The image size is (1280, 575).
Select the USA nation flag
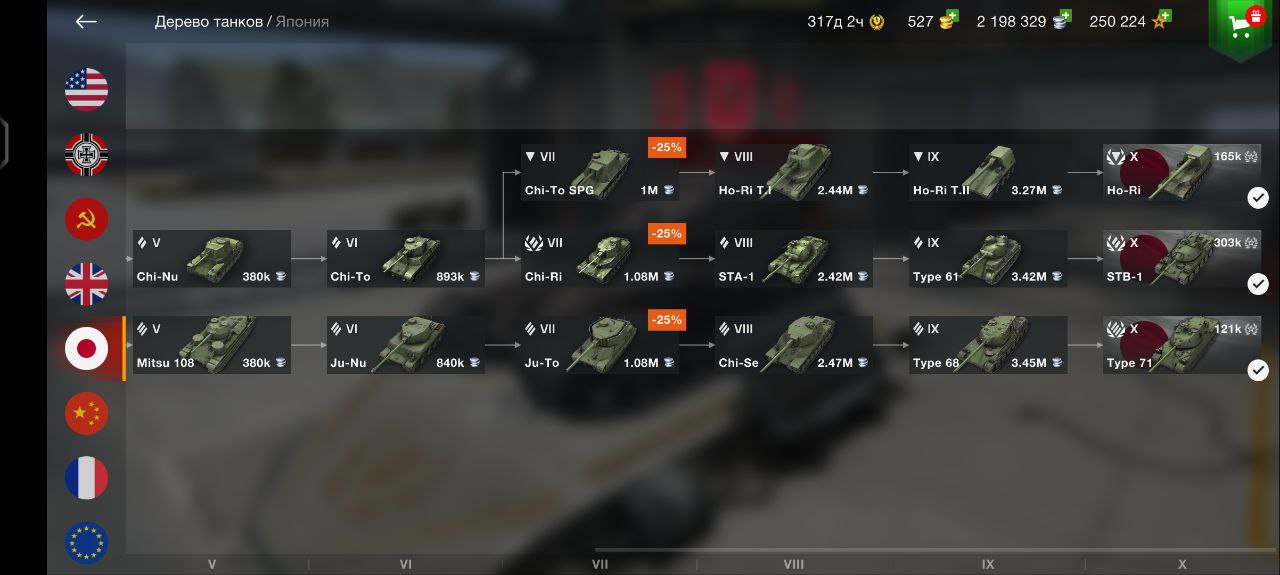click(87, 90)
